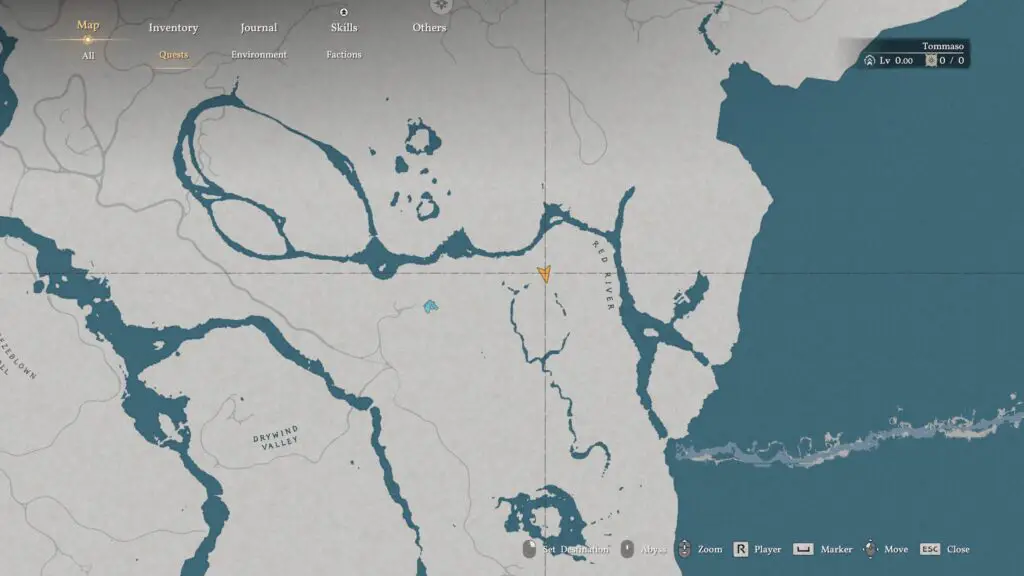Open the Others tab
Viewport: 1024px width, 576px height.
(429, 28)
